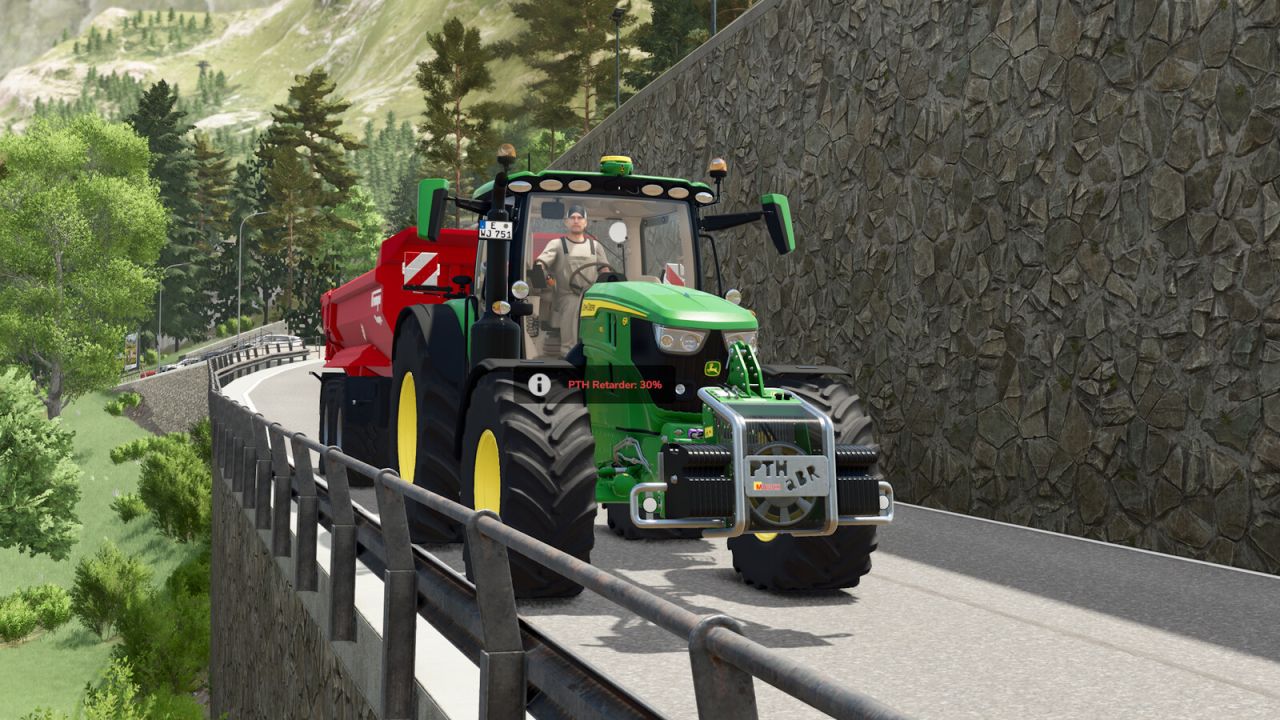Click the license plate reading E WJ 751
1280x720 pixels.
pyautogui.click(x=494, y=230)
